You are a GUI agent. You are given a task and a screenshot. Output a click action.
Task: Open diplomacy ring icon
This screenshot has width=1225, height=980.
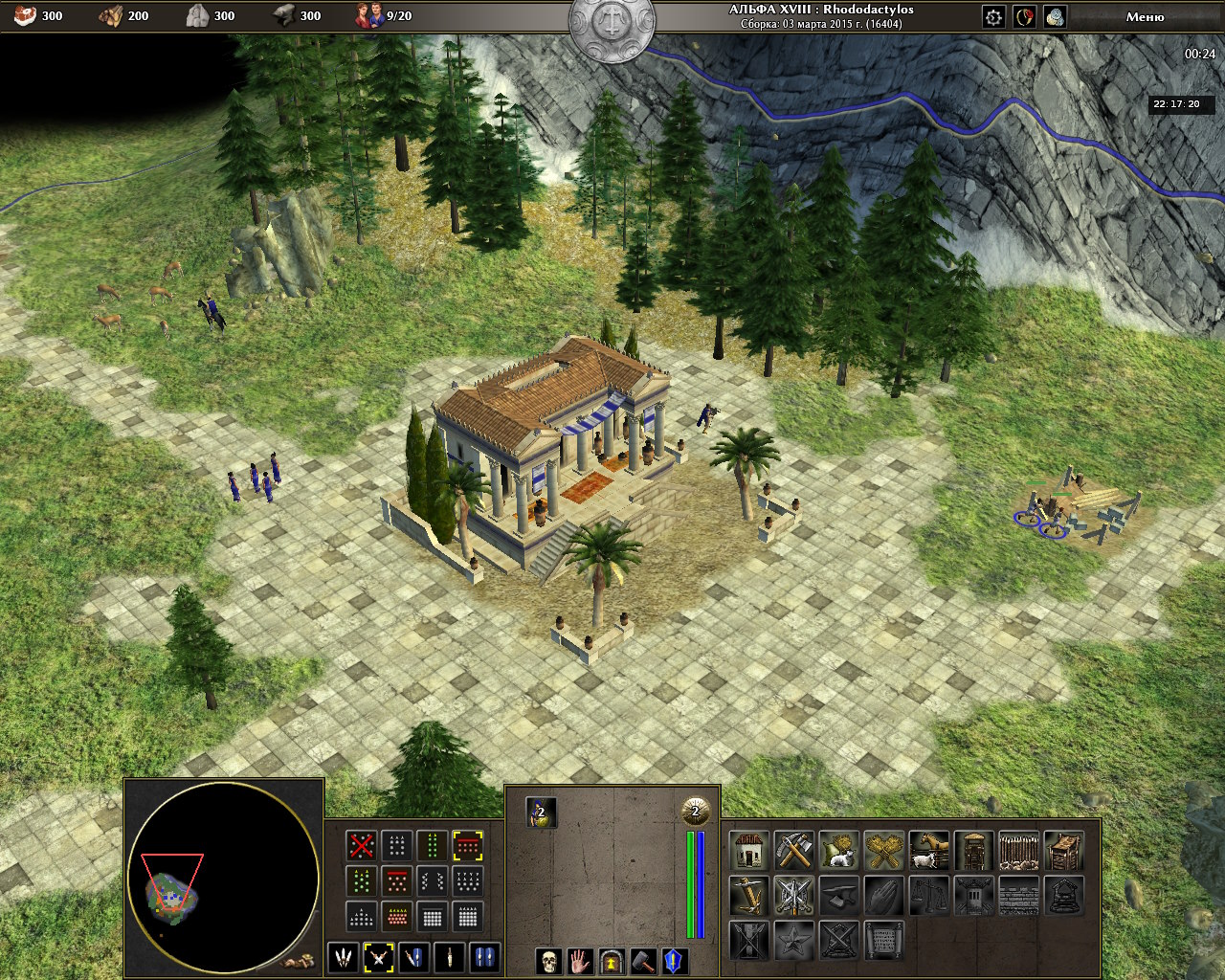(x=1025, y=16)
